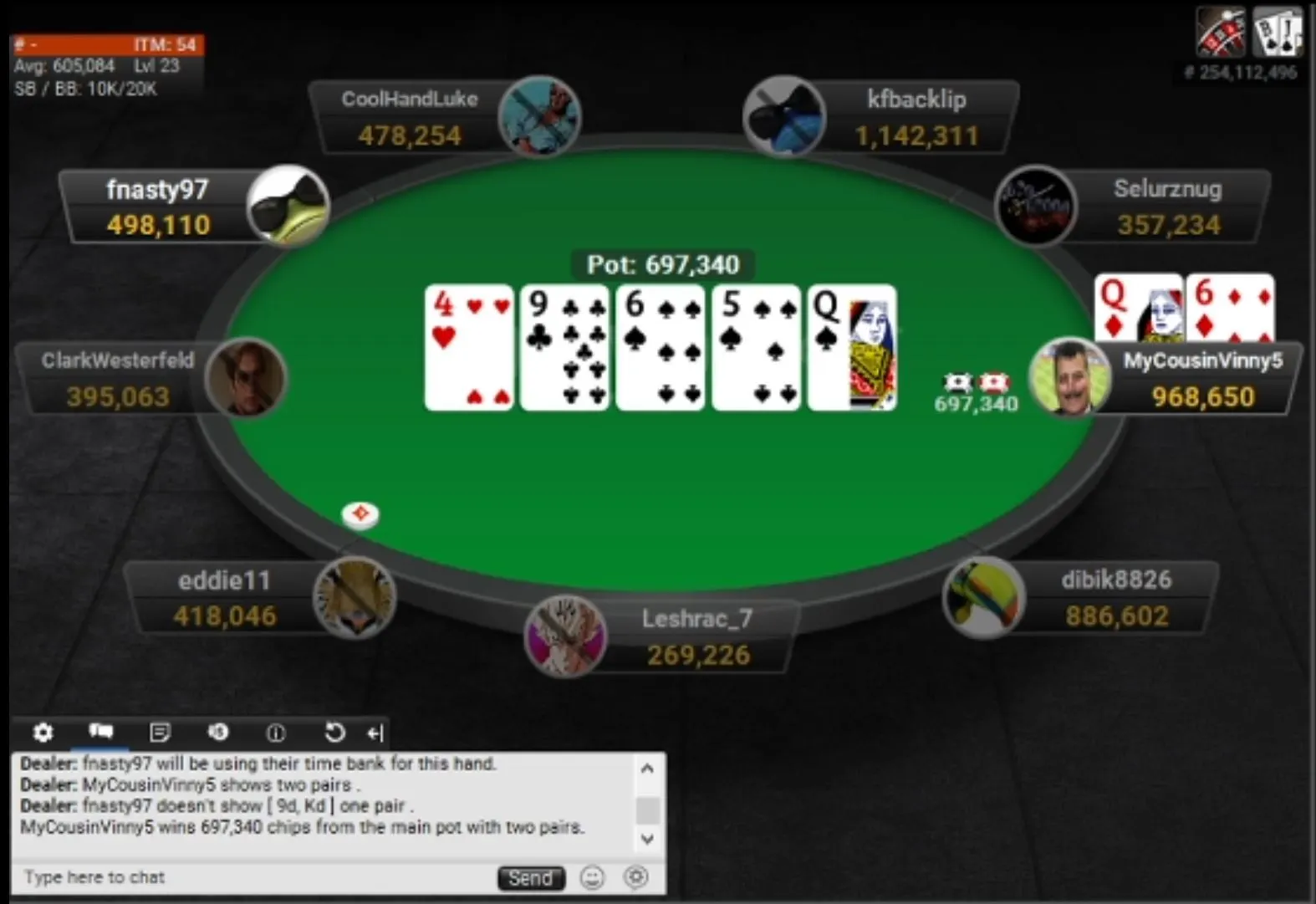Open the chip stack info tab

(x=218, y=733)
